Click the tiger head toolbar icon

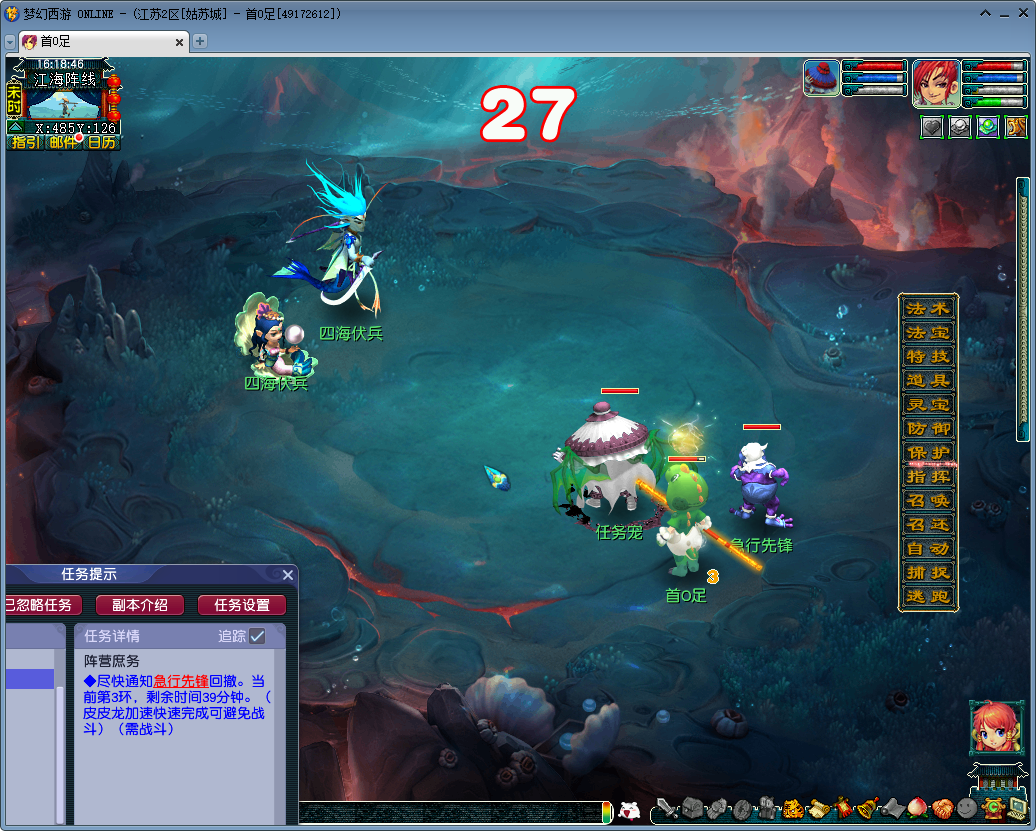tap(793, 808)
